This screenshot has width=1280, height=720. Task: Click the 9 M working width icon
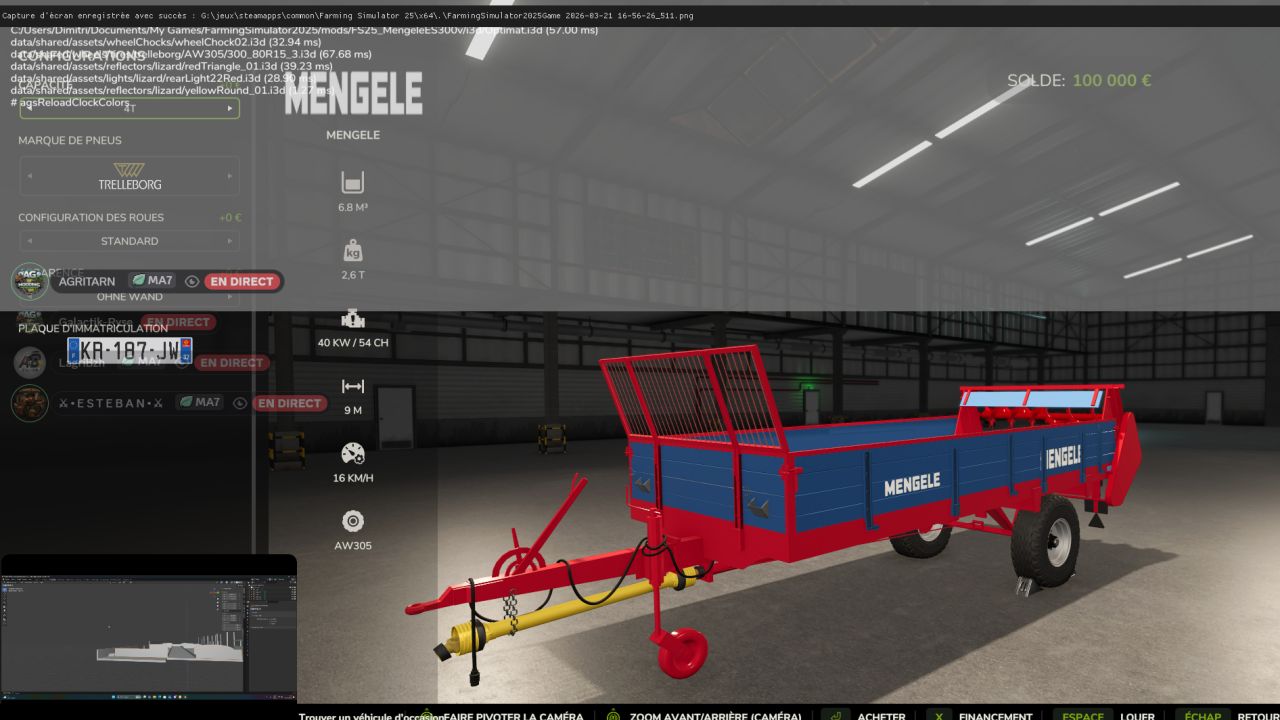coord(352,385)
